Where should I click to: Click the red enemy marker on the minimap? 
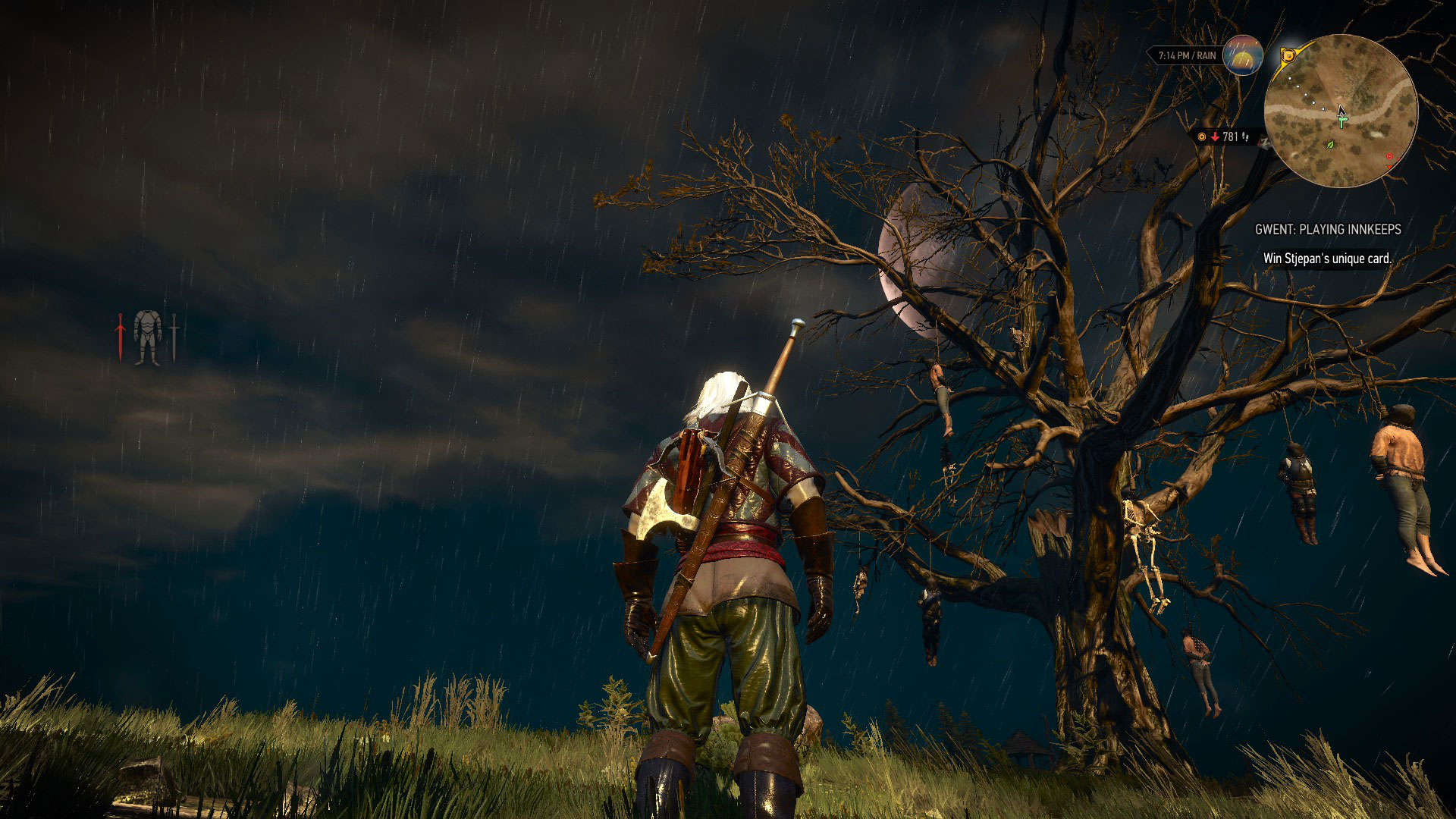pos(1389,156)
